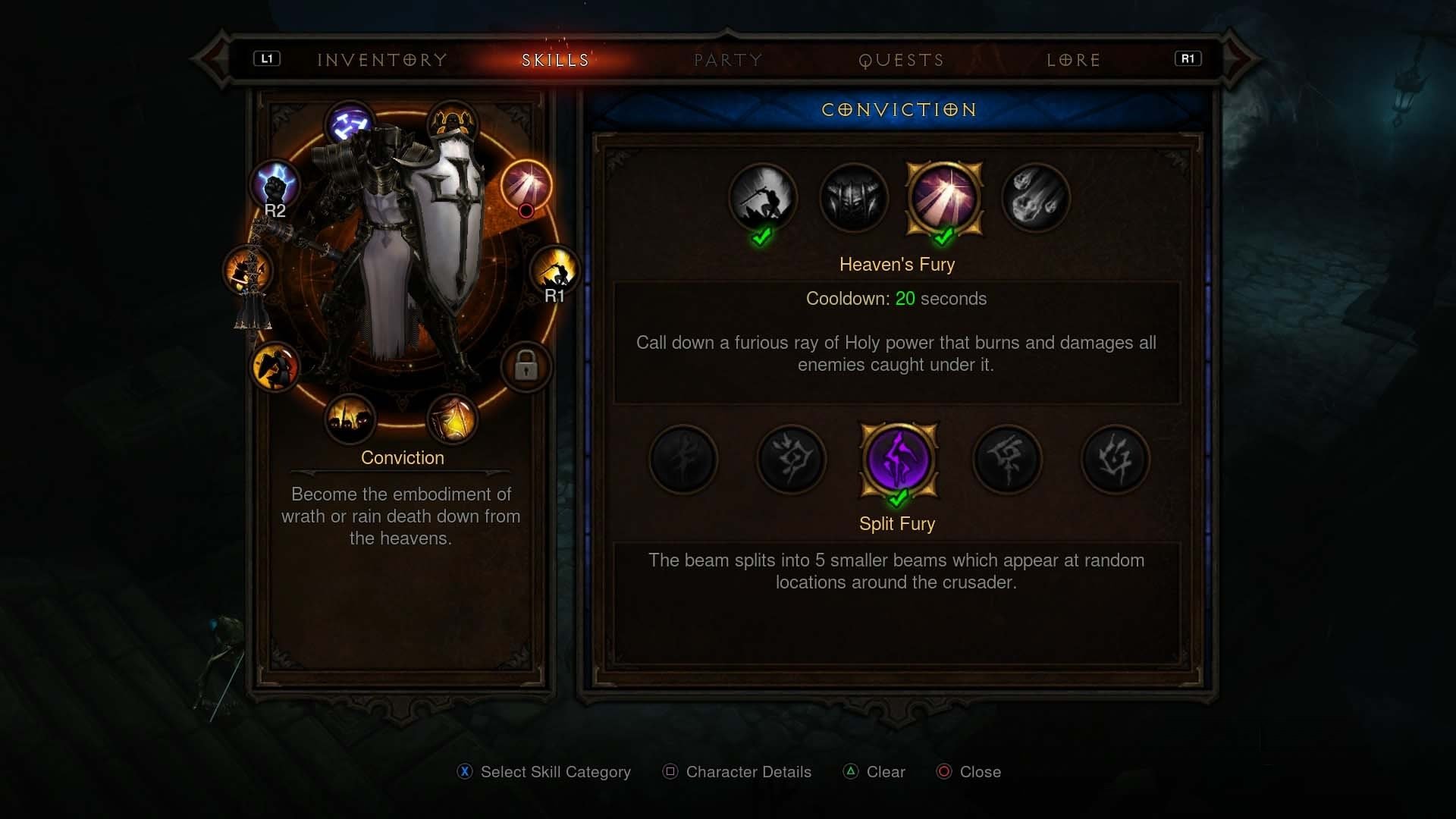Activate the Clear button
This screenshot has height=819, width=1456.
(874, 771)
